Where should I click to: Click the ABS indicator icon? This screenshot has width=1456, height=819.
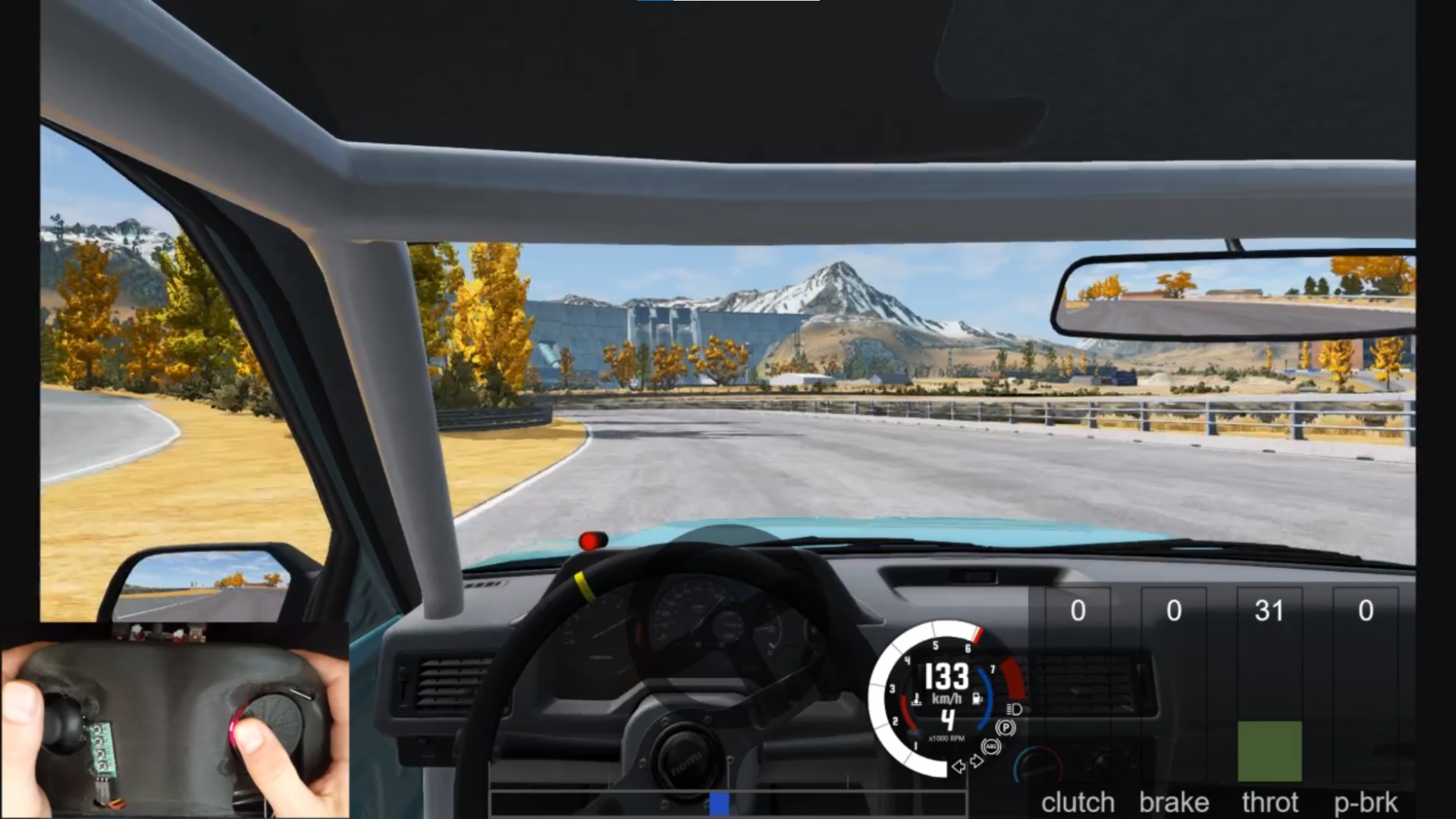coord(990,747)
